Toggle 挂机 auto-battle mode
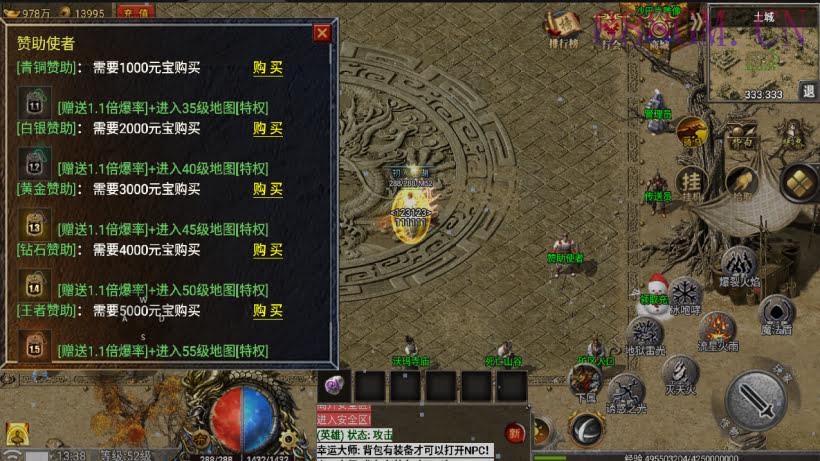 click(691, 182)
